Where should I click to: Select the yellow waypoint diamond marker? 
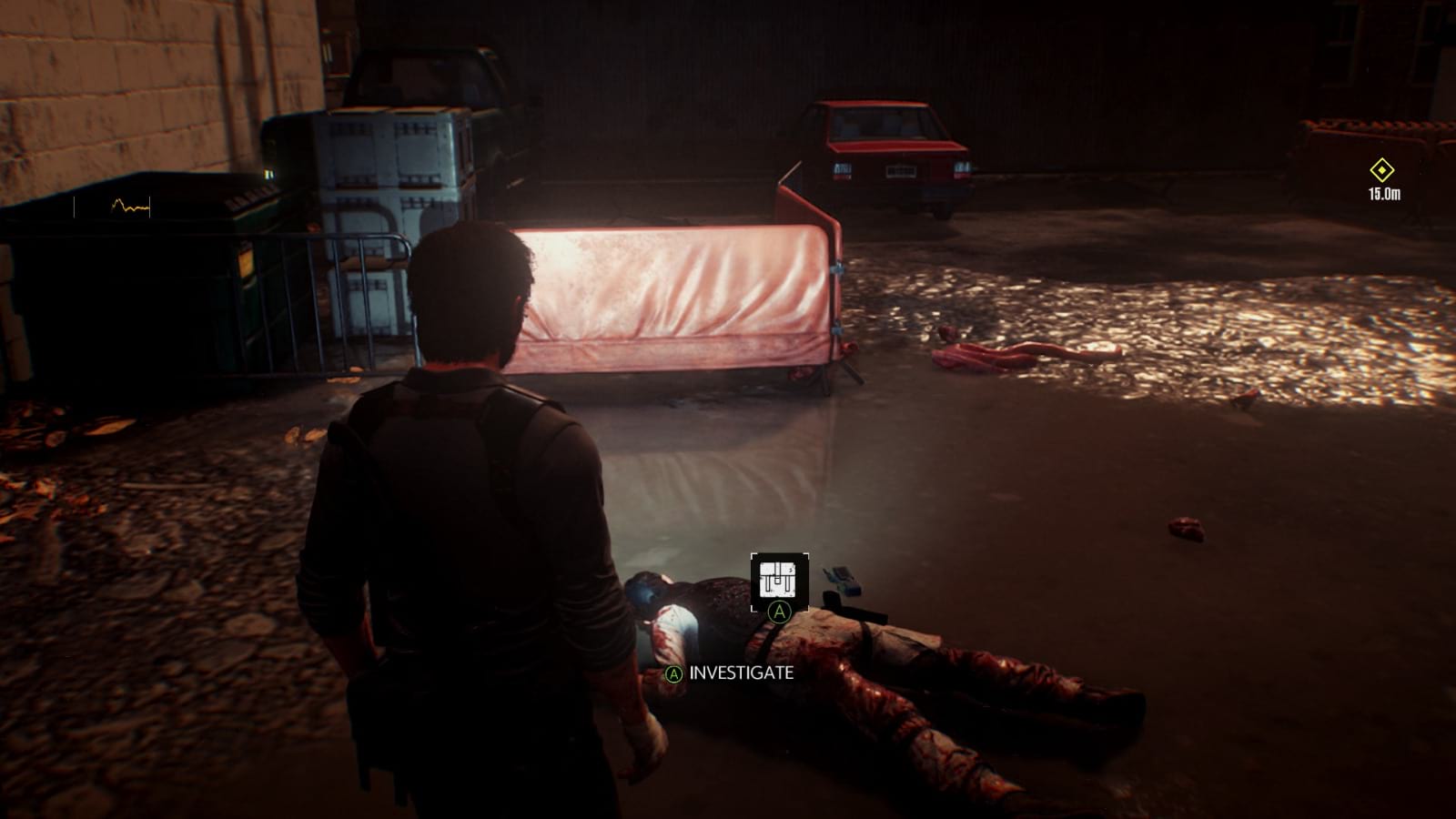1382,168
